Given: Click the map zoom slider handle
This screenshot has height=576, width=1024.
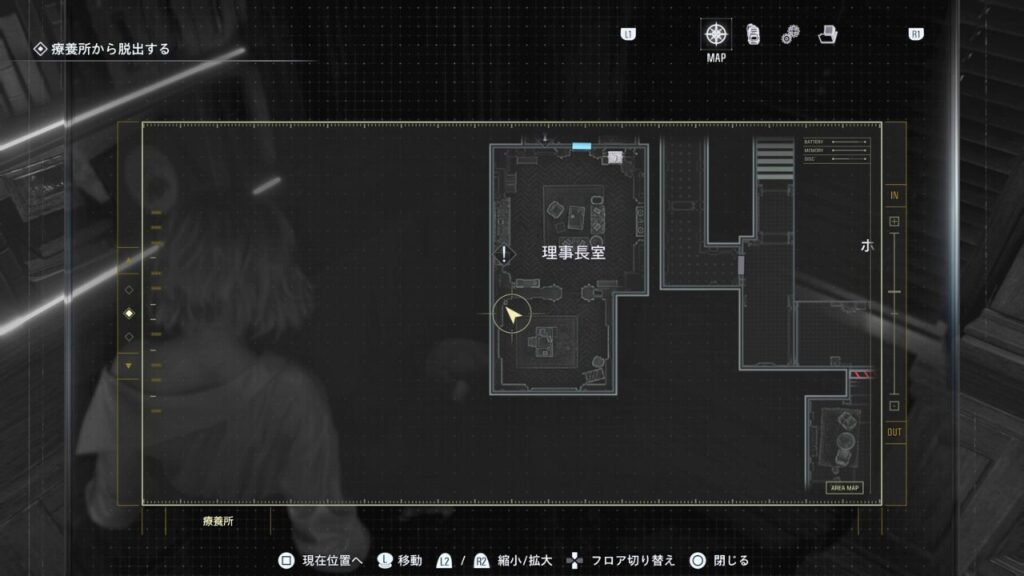Looking at the screenshot, I should [894, 291].
